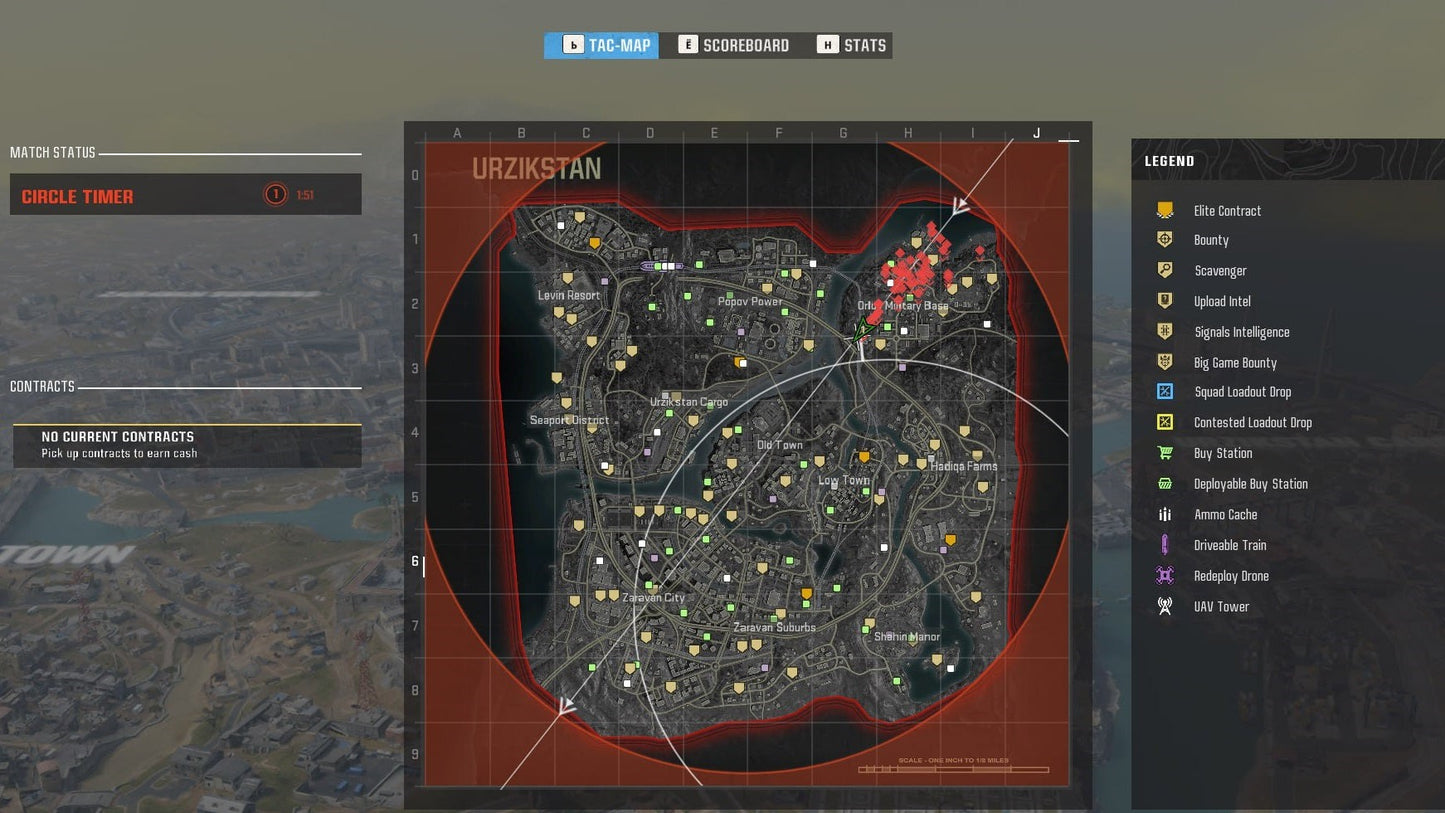1445x813 pixels.
Task: Click the No Current Contracts panel
Action: [186, 444]
